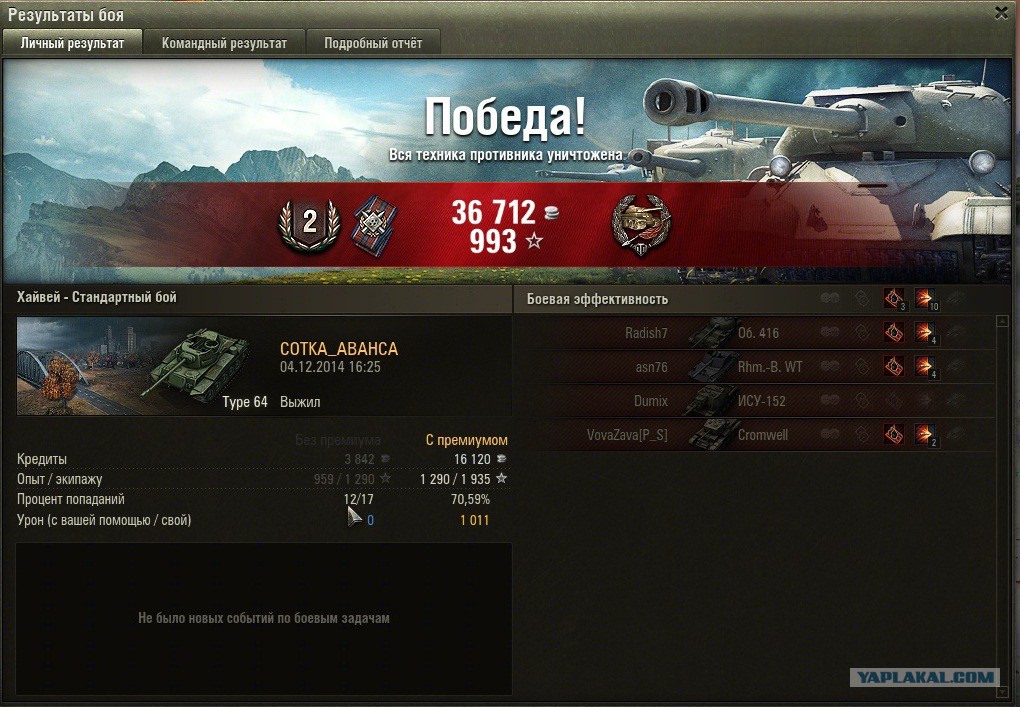Close the battle results window

(x=1001, y=13)
